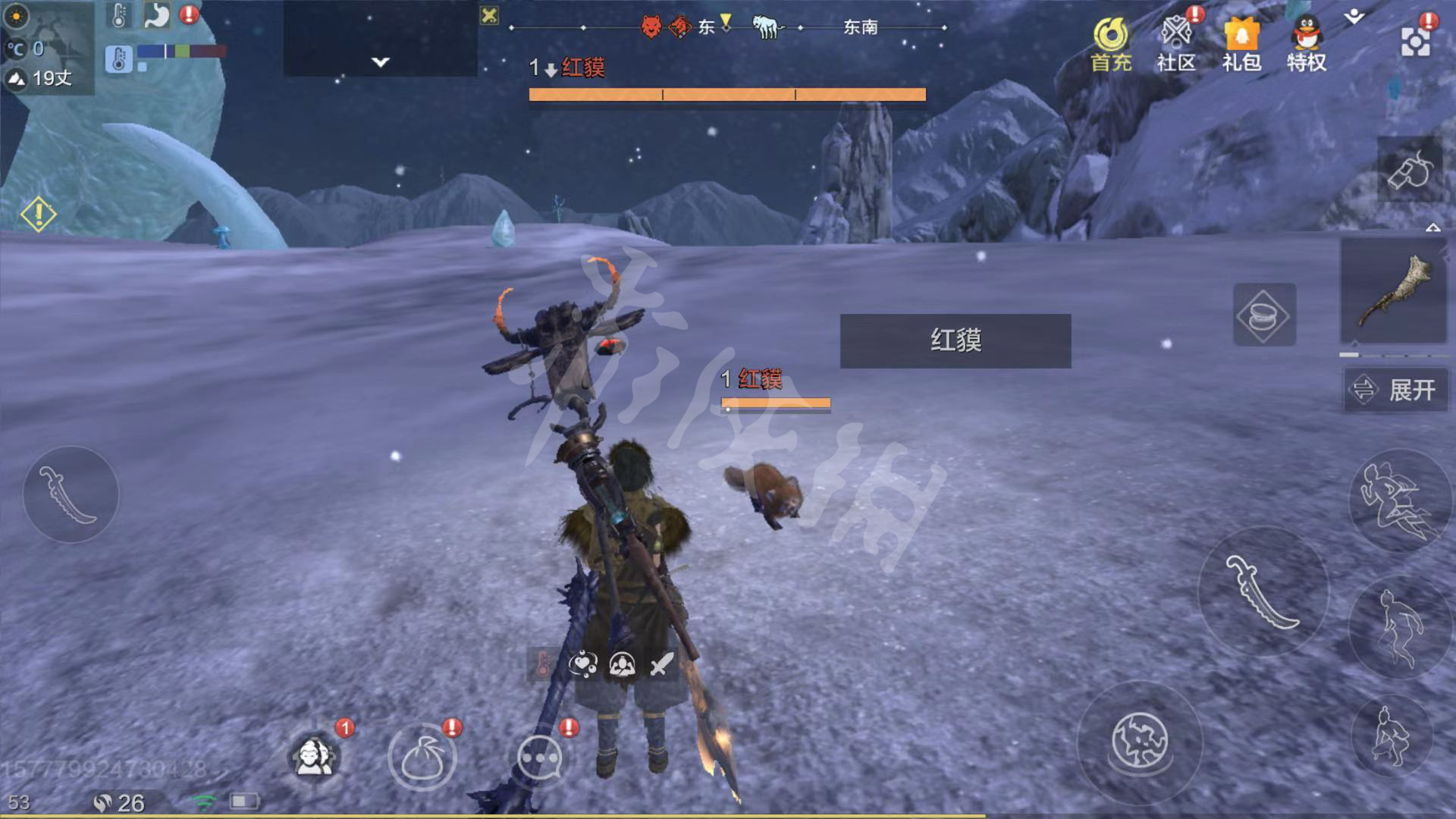Activate the sprint running figure button
Viewport: 1456px width, 819px height.
pyautogui.click(x=1397, y=500)
